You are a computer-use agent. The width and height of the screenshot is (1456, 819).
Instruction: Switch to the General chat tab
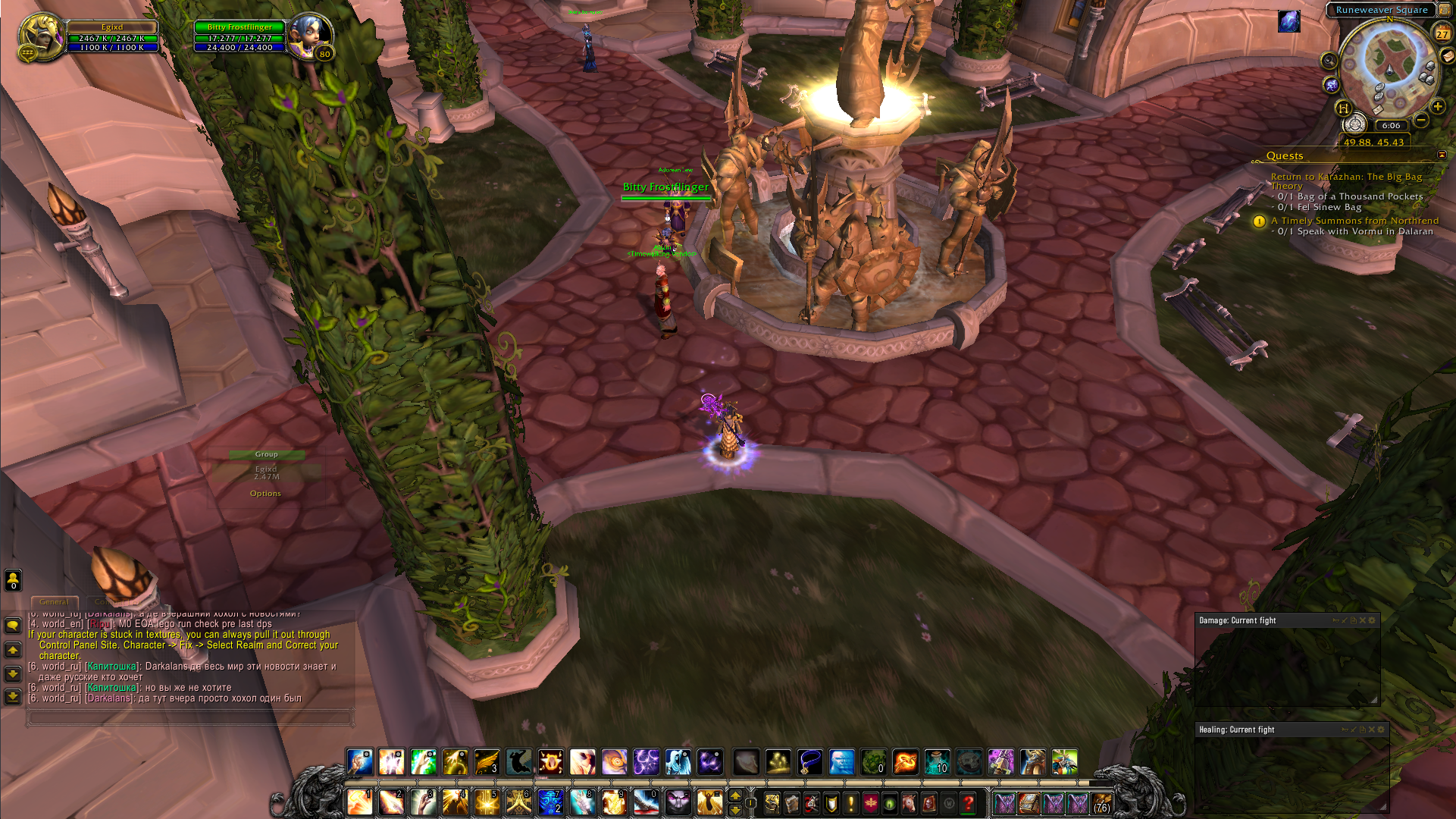(54, 601)
